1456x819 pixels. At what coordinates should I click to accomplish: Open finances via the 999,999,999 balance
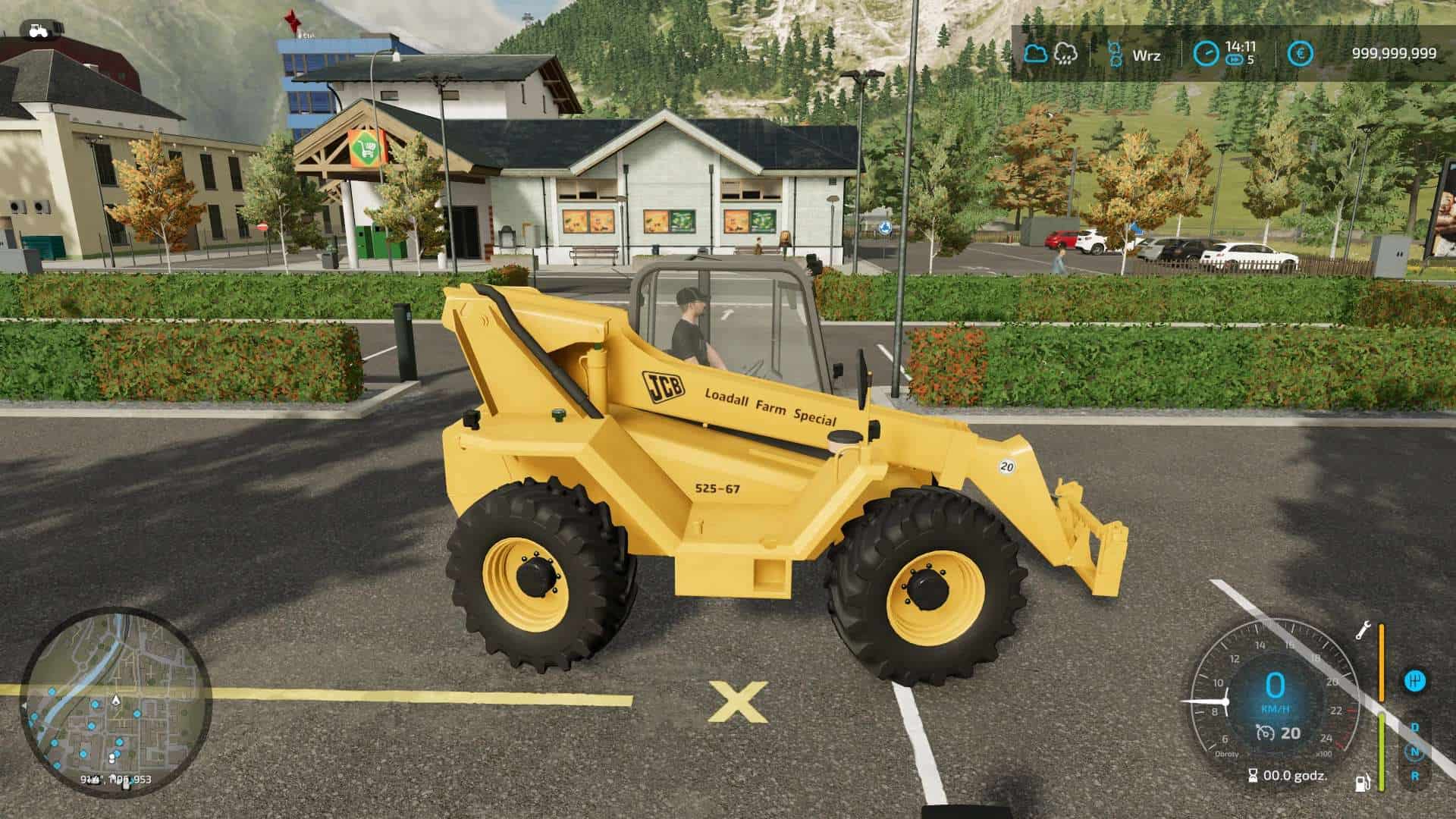(x=1395, y=52)
